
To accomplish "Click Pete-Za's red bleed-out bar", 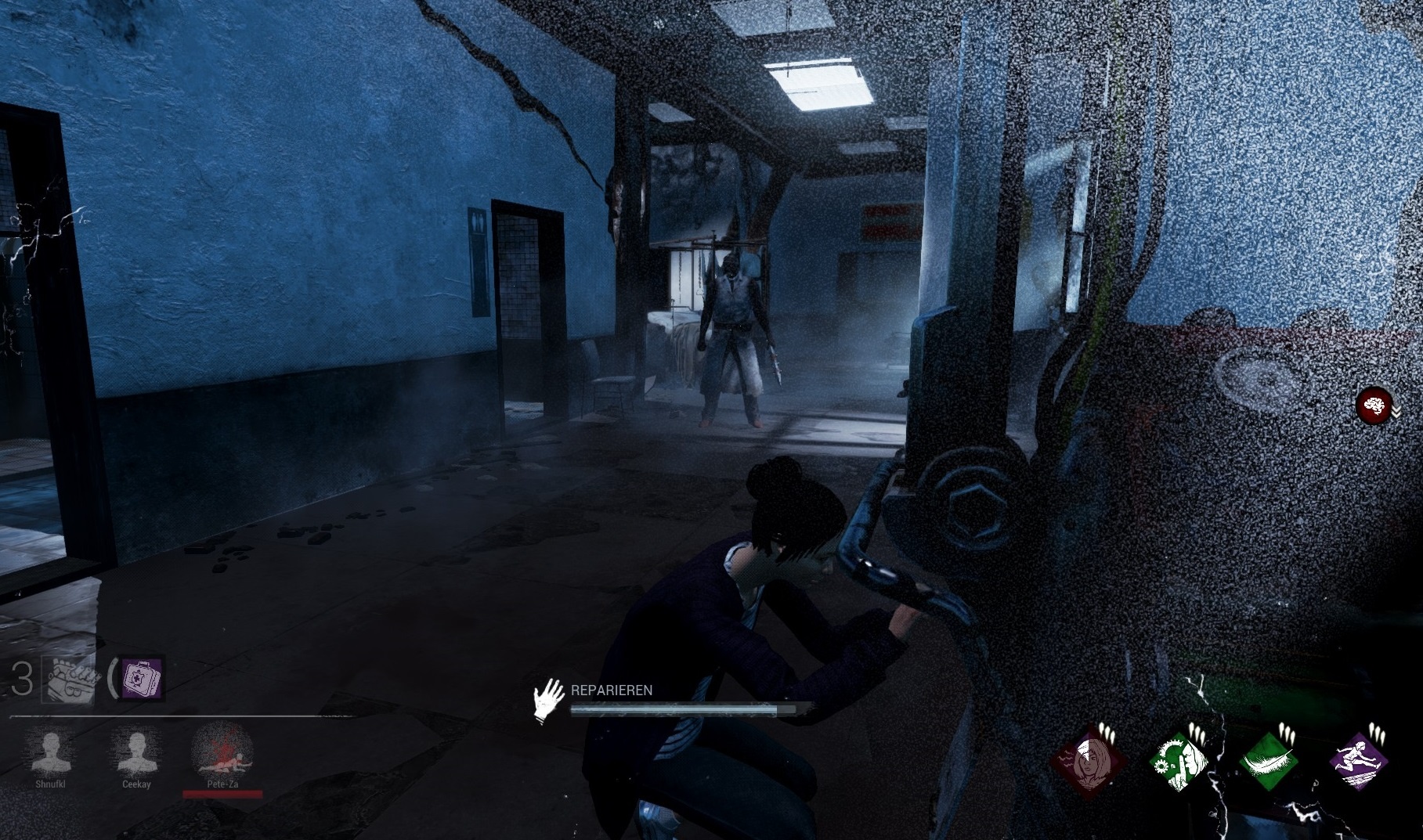I will [223, 793].
